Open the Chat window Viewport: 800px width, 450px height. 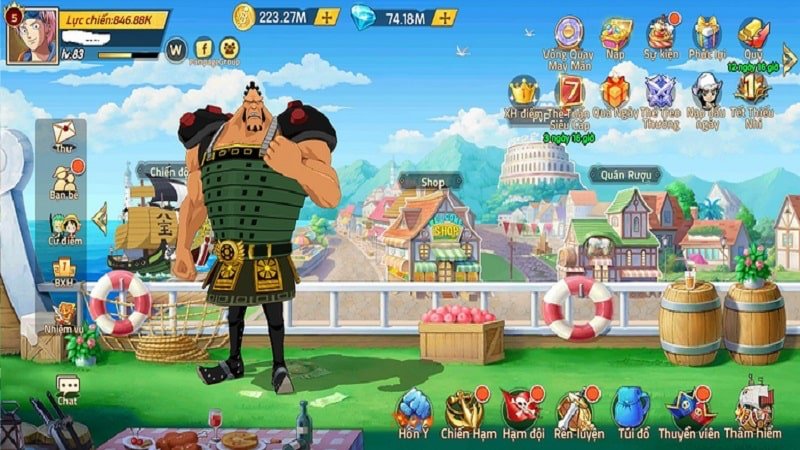(67, 388)
